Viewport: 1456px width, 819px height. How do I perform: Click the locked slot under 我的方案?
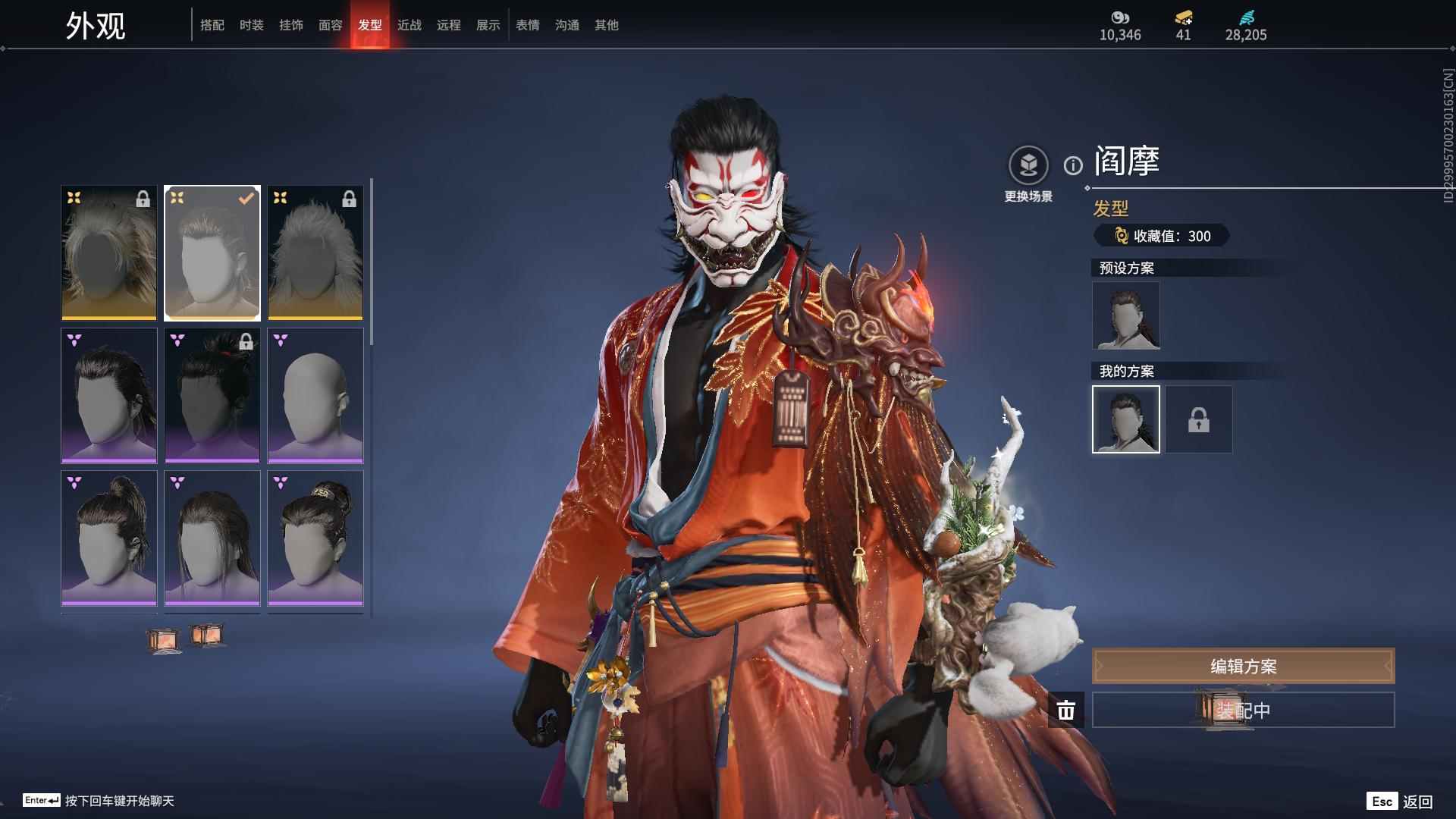point(1199,419)
